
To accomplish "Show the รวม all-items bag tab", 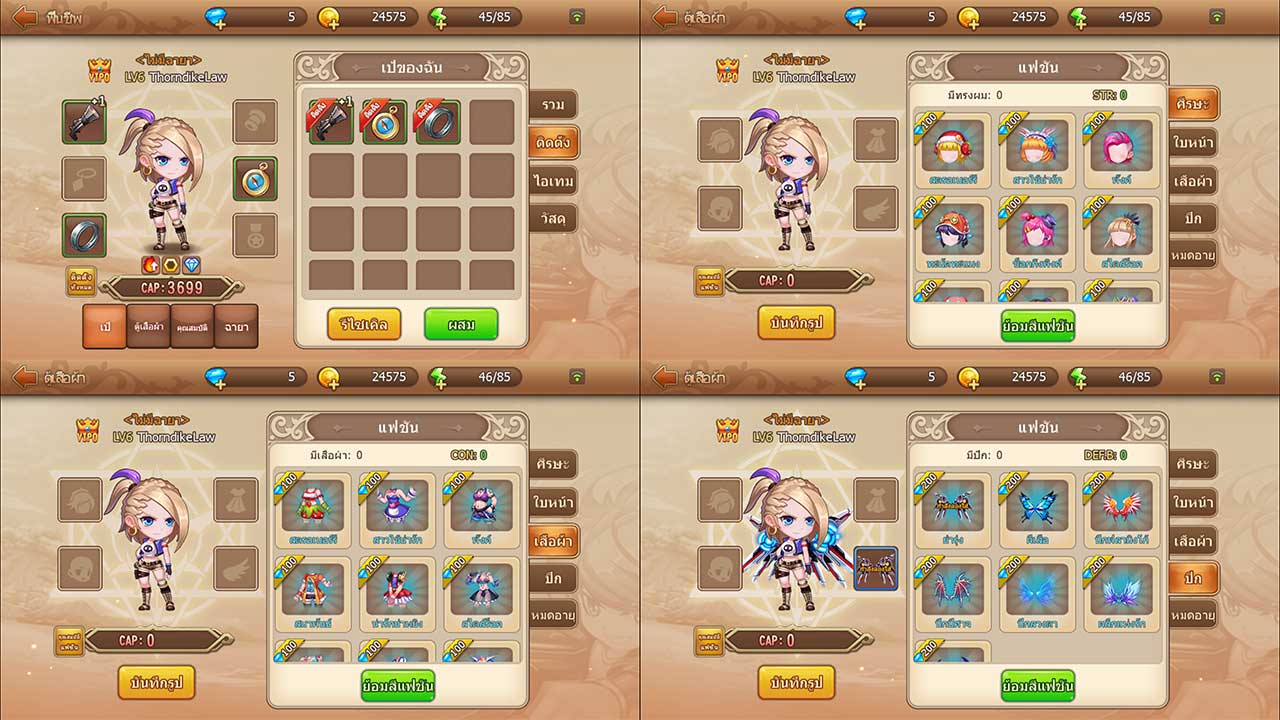I will [553, 105].
